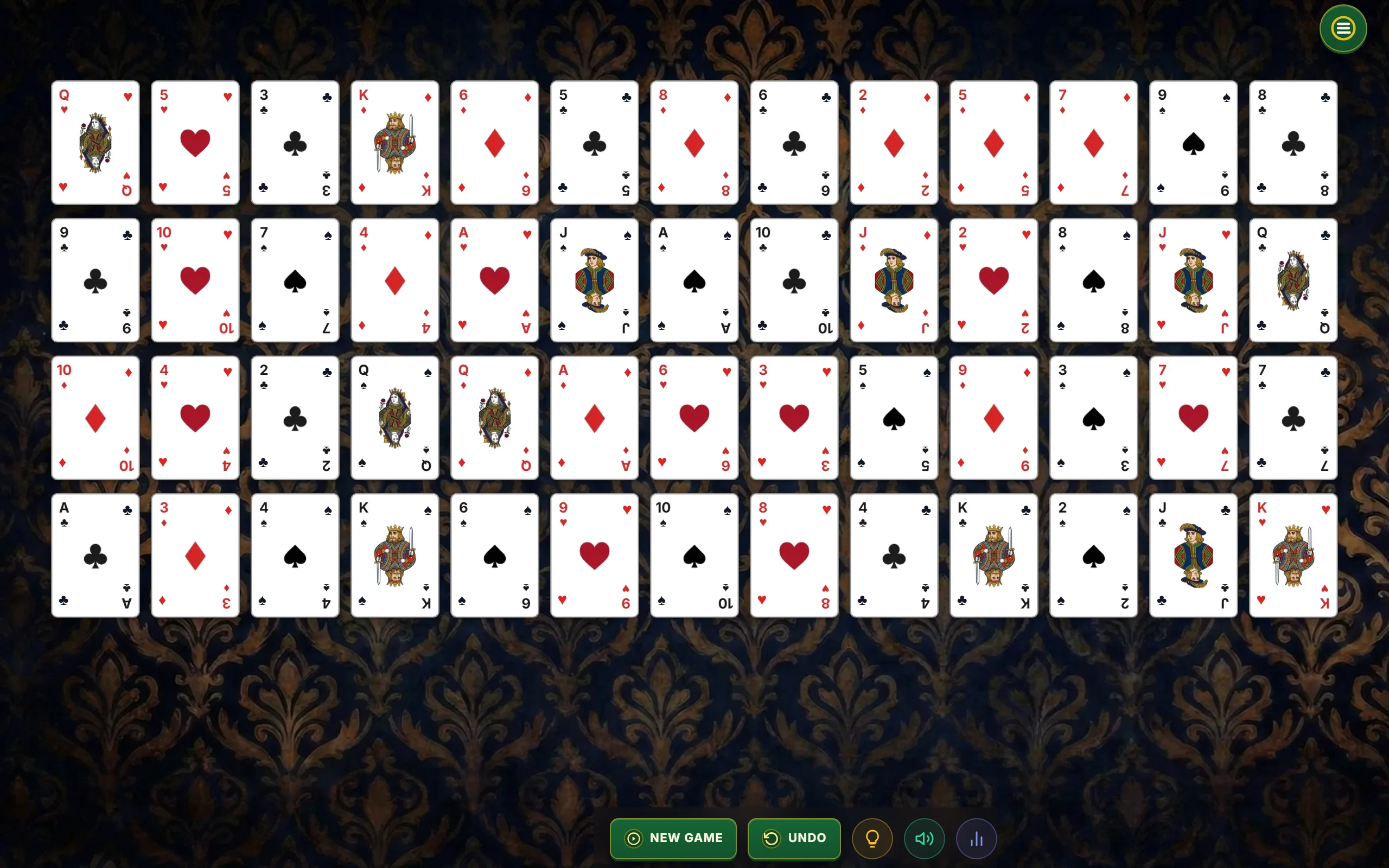1389x868 pixels.
Task: Select the King of Diamonds card
Action: [394, 143]
